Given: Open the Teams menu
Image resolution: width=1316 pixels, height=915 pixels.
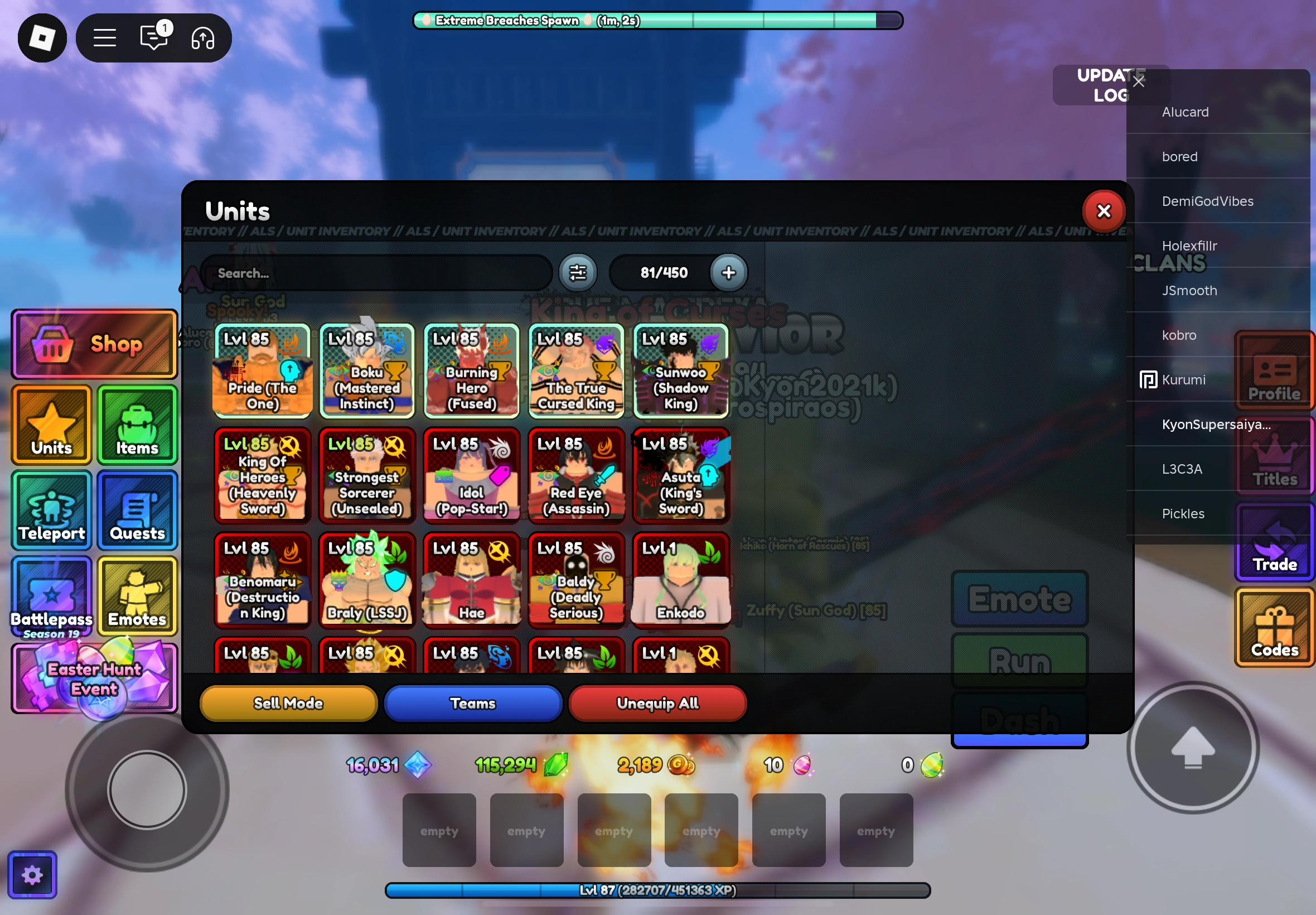Looking at the screenshot, I should point(472,703).
